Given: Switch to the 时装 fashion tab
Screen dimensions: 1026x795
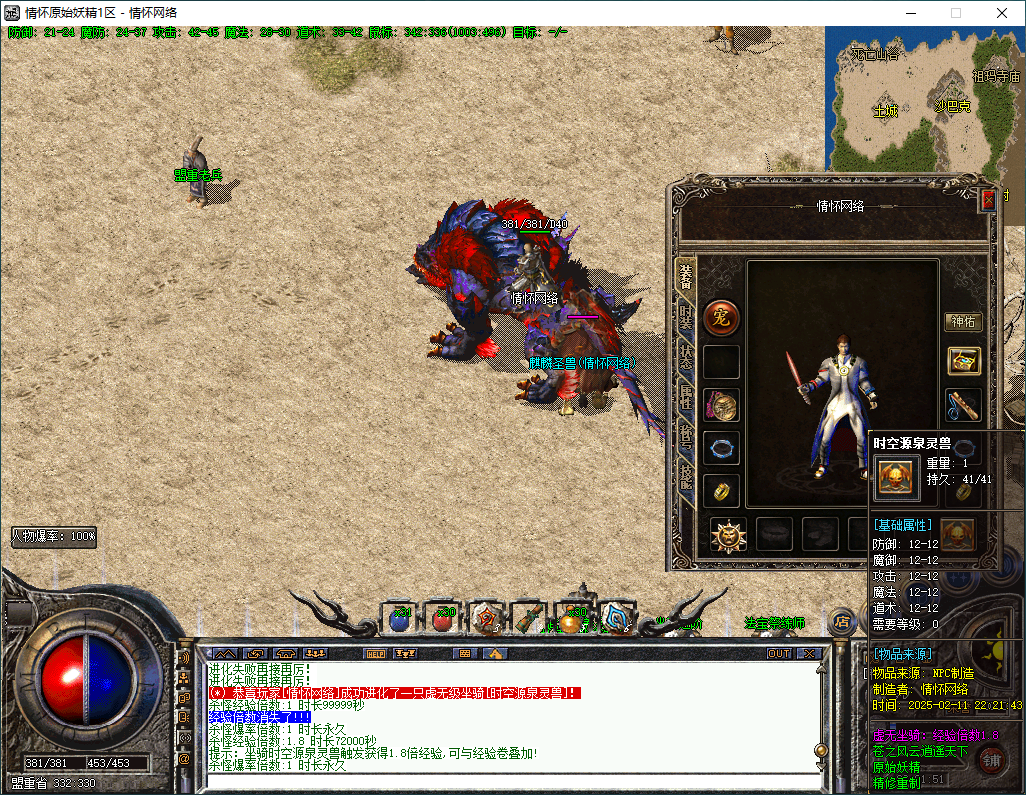Looking at the screenshot, I should pyautogui.click(x=686, y=319).
